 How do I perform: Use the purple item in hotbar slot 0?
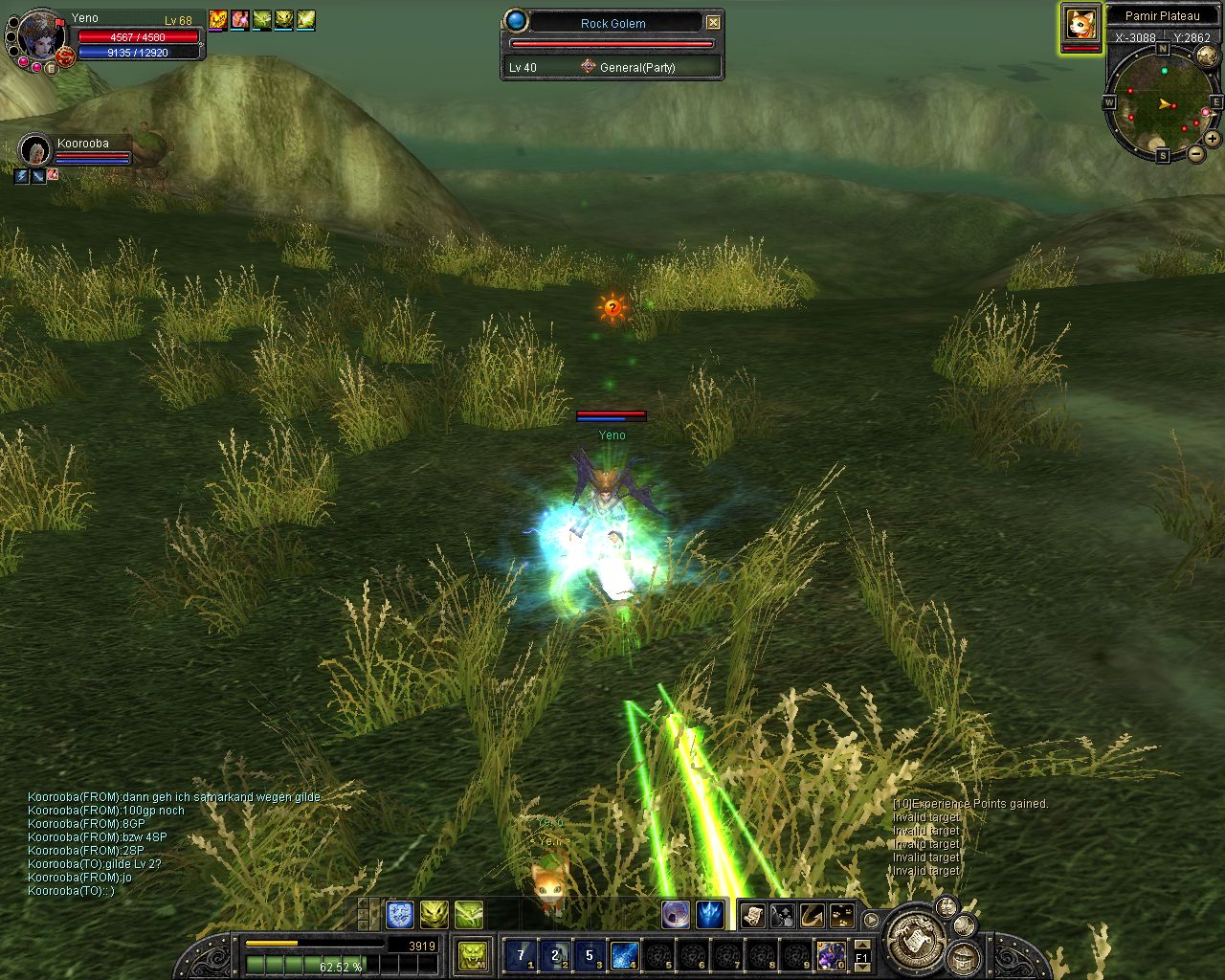[x=831, y=954]
